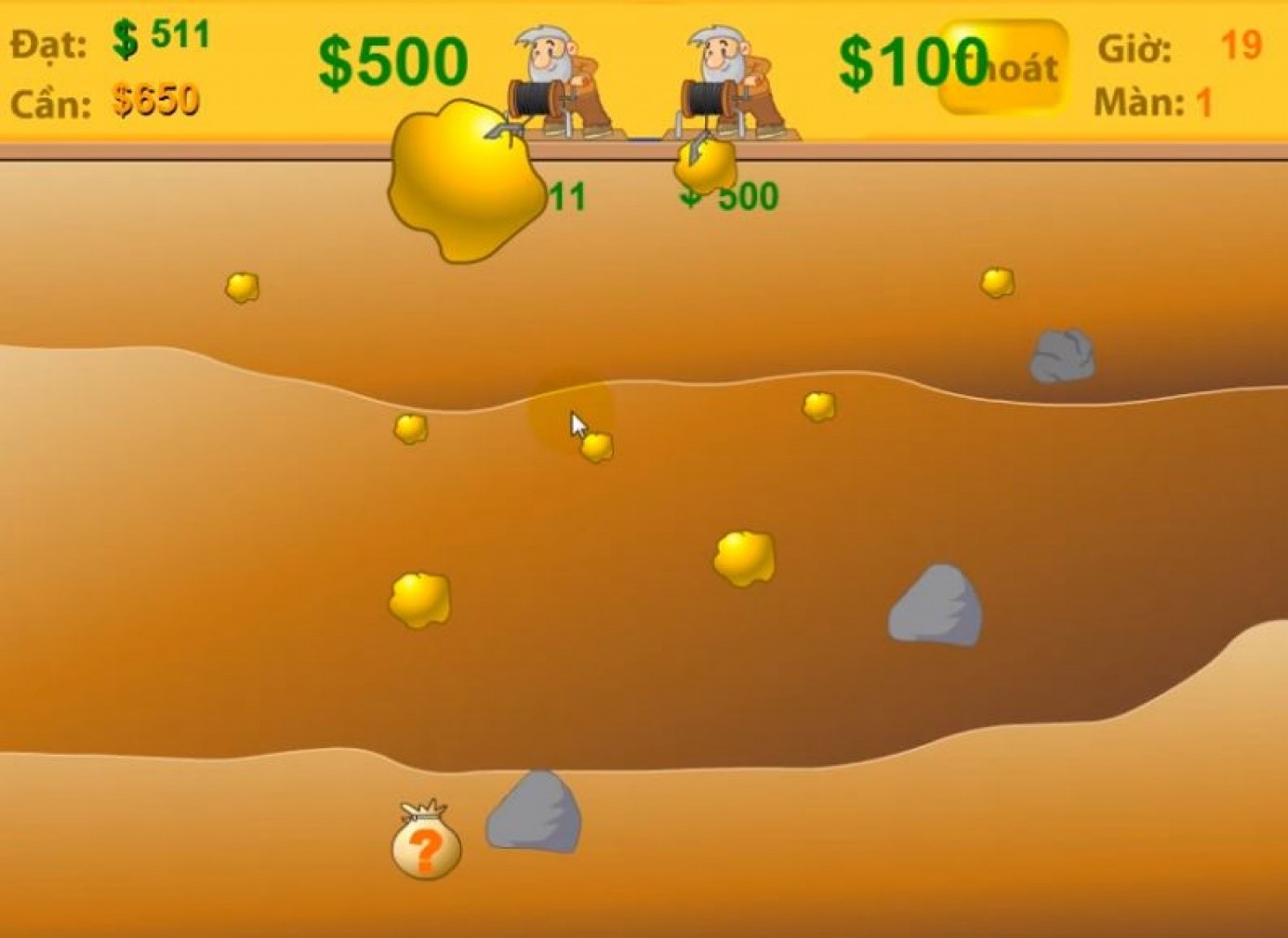Select the small gold nugget under the right miner
This screenshot has width=1288, height=938.
[x=702, y=167]
